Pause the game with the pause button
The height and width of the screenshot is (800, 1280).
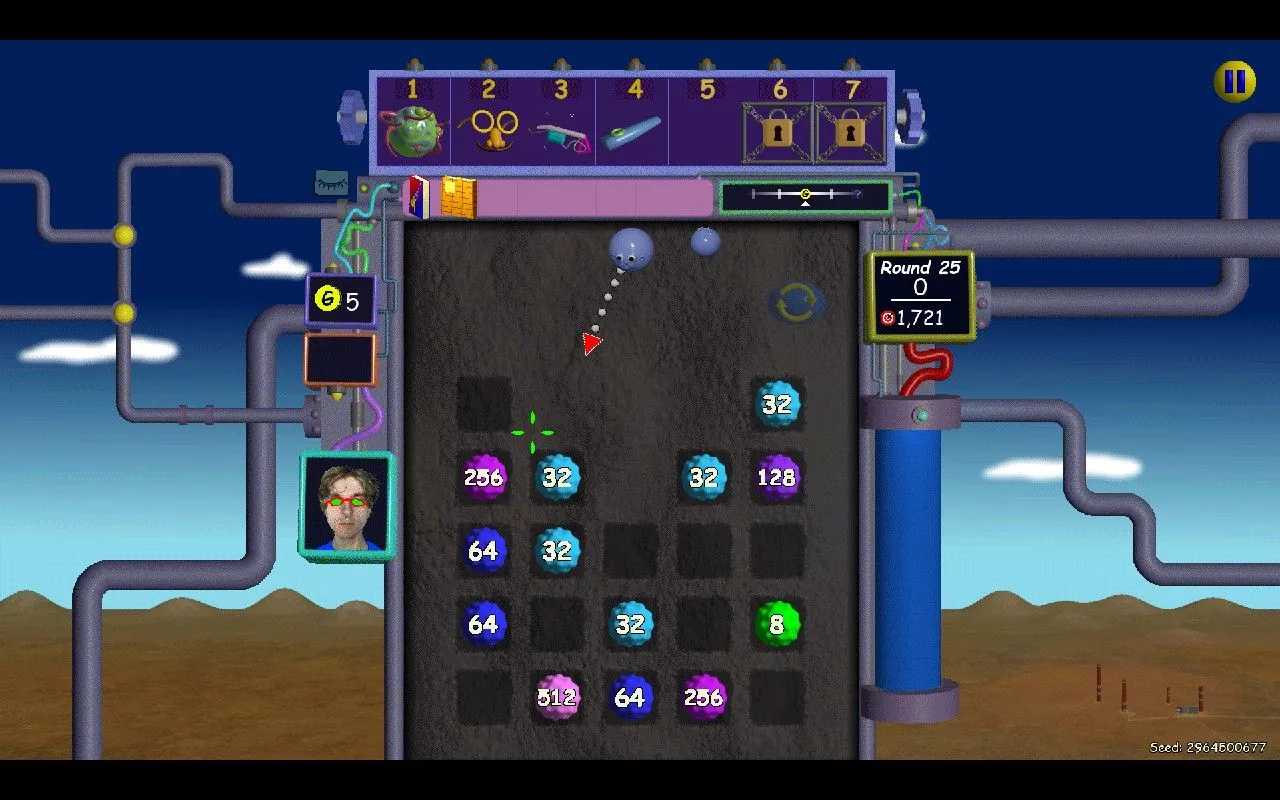[x=1235, y=81]
